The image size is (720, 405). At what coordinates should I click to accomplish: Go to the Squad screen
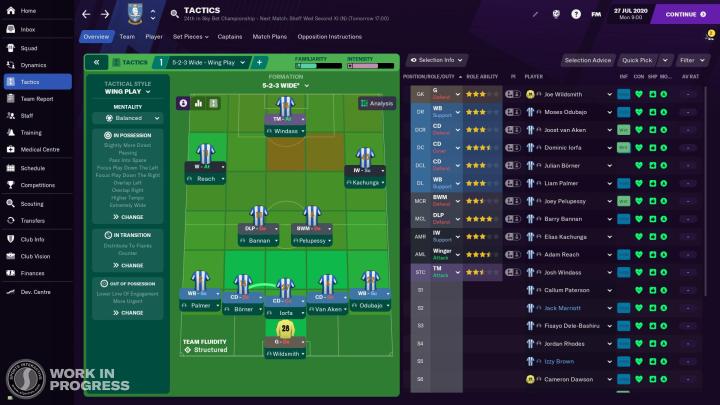click(29, 46)
